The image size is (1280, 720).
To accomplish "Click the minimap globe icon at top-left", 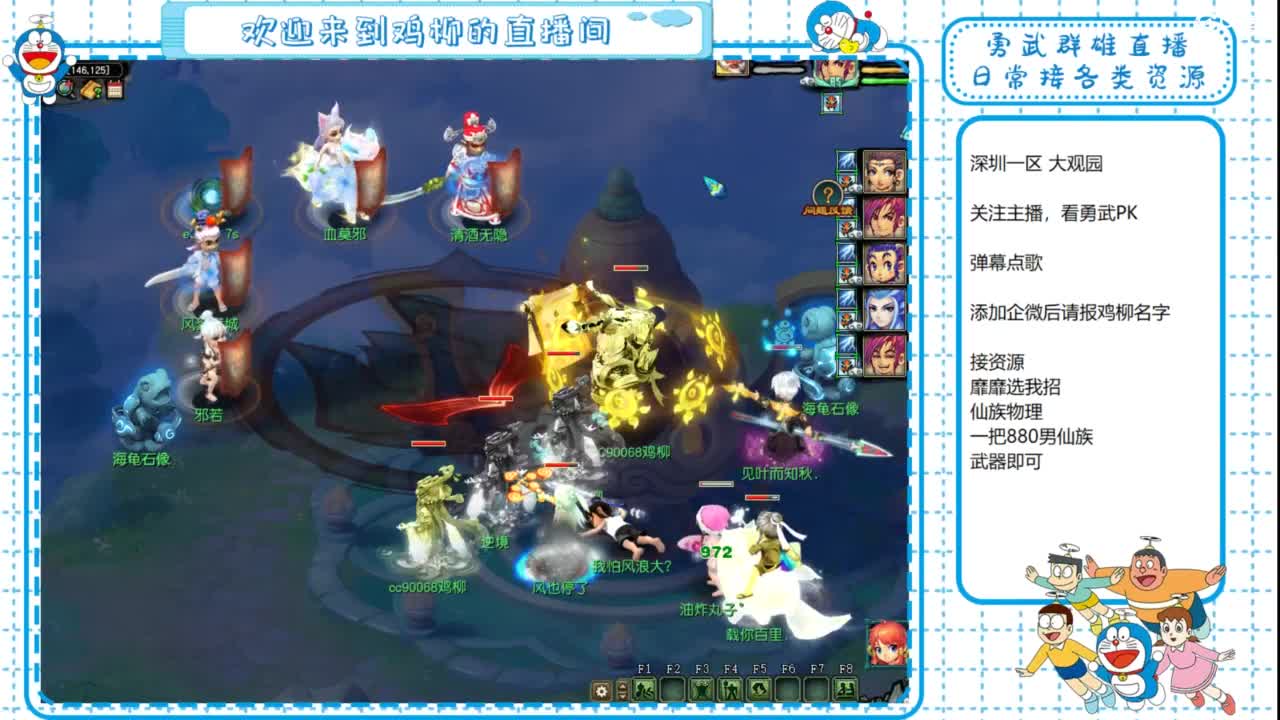I will click(63, 89).
